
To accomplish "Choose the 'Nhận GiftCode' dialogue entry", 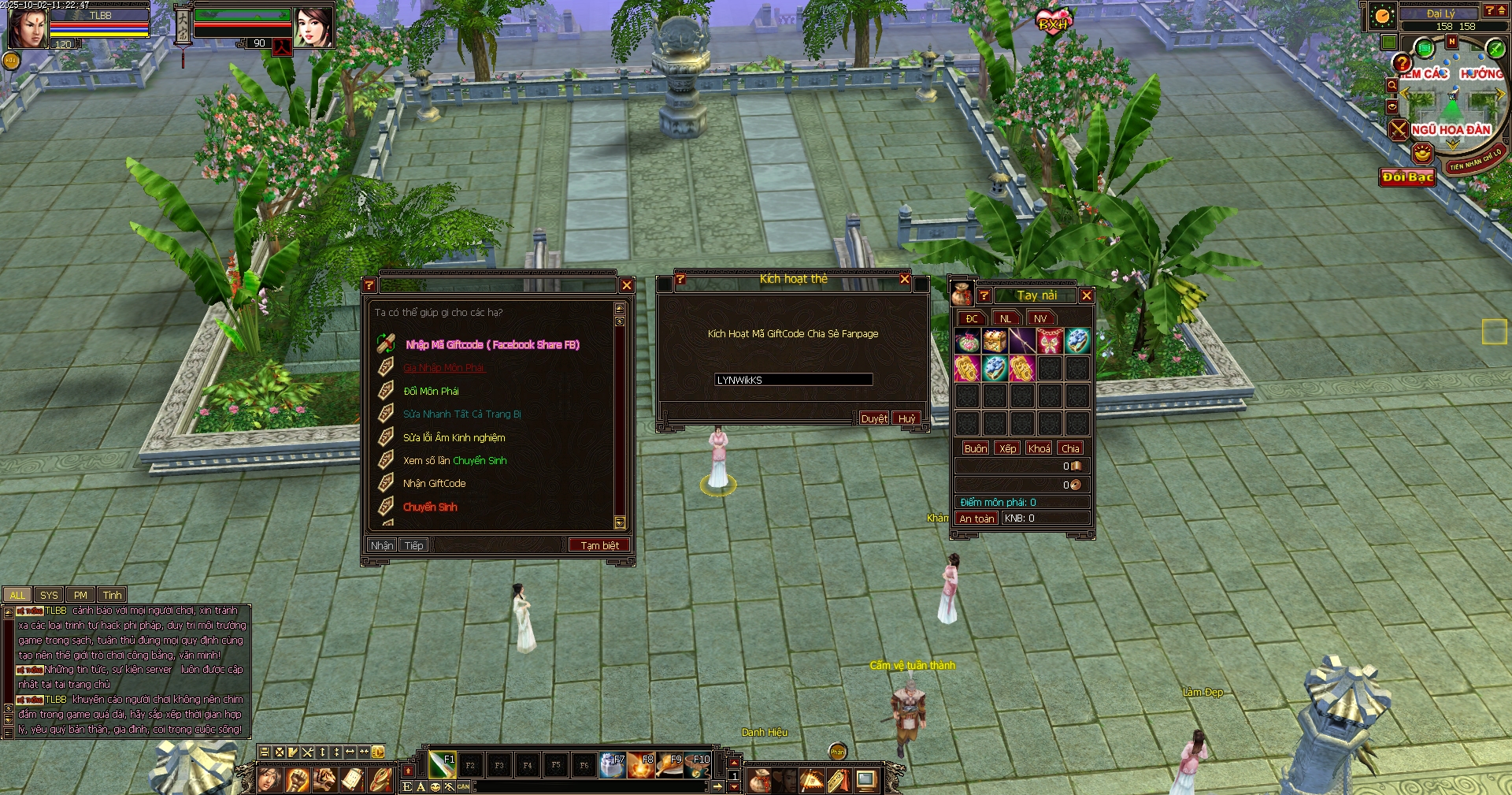I will 434,483.
